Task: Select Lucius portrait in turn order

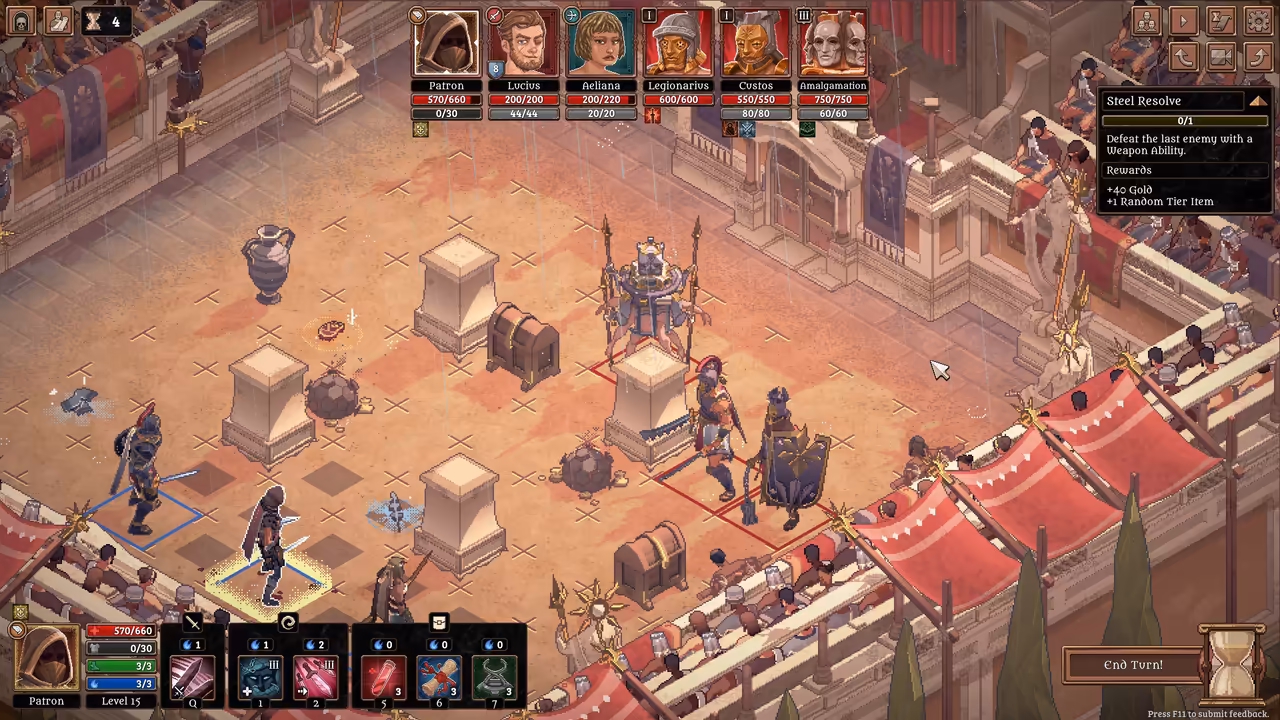Action: [523, 43]
